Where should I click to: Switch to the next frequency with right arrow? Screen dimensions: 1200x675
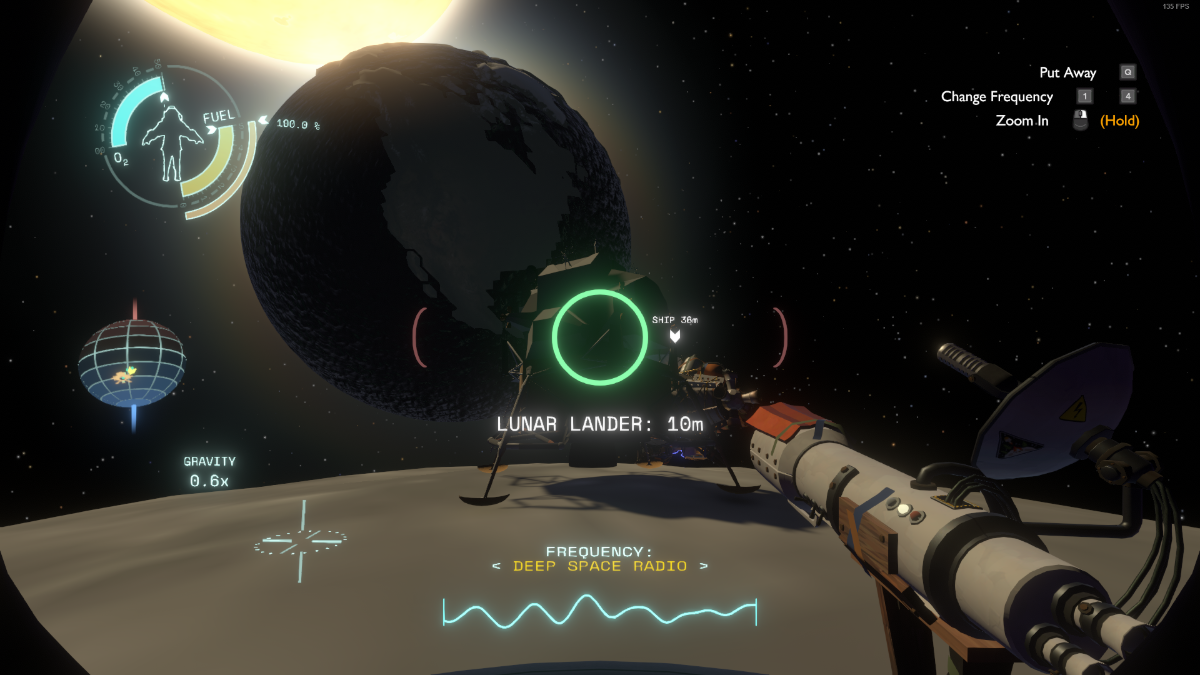[x=704, y=567]
